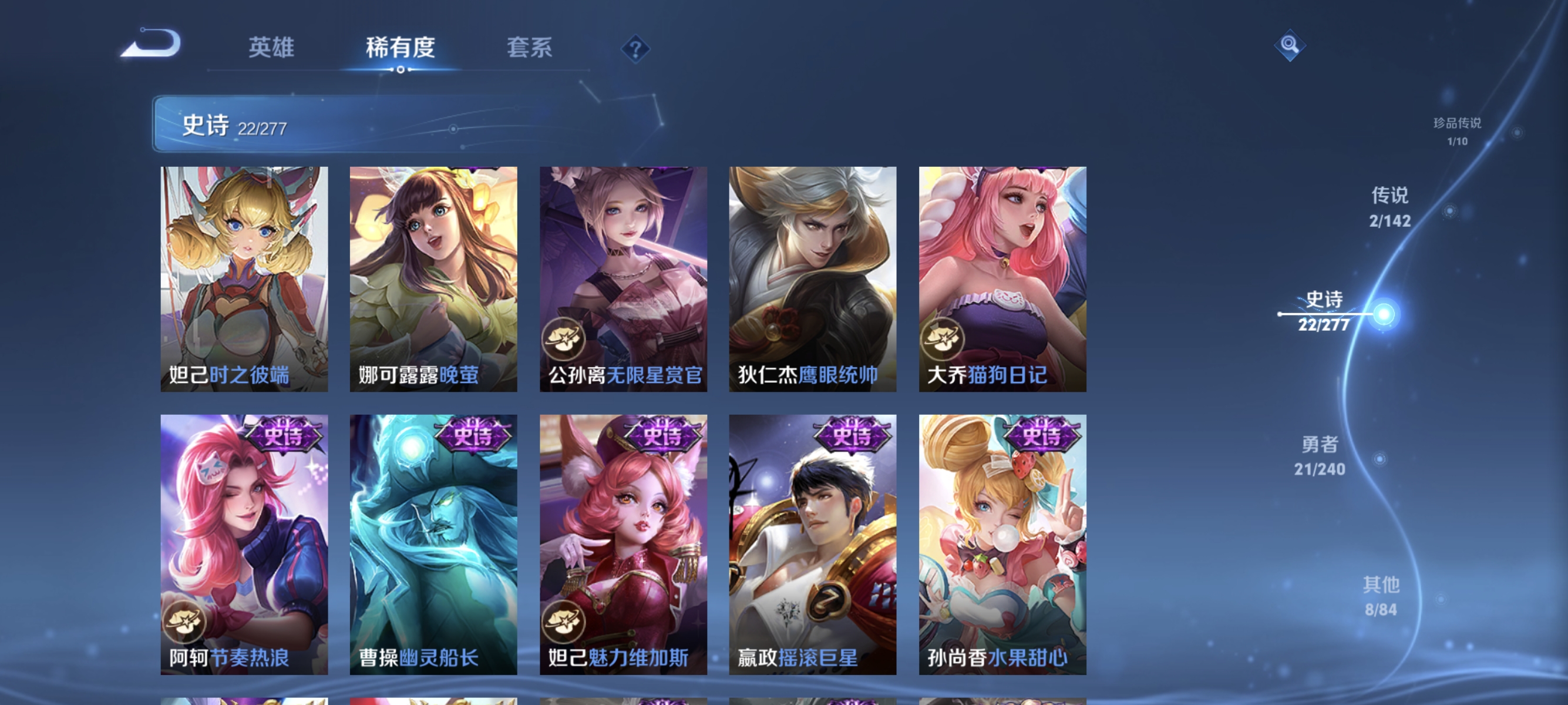Click the help question mark icon
Screen dimensions: 1568x705
tap(635, 50)
